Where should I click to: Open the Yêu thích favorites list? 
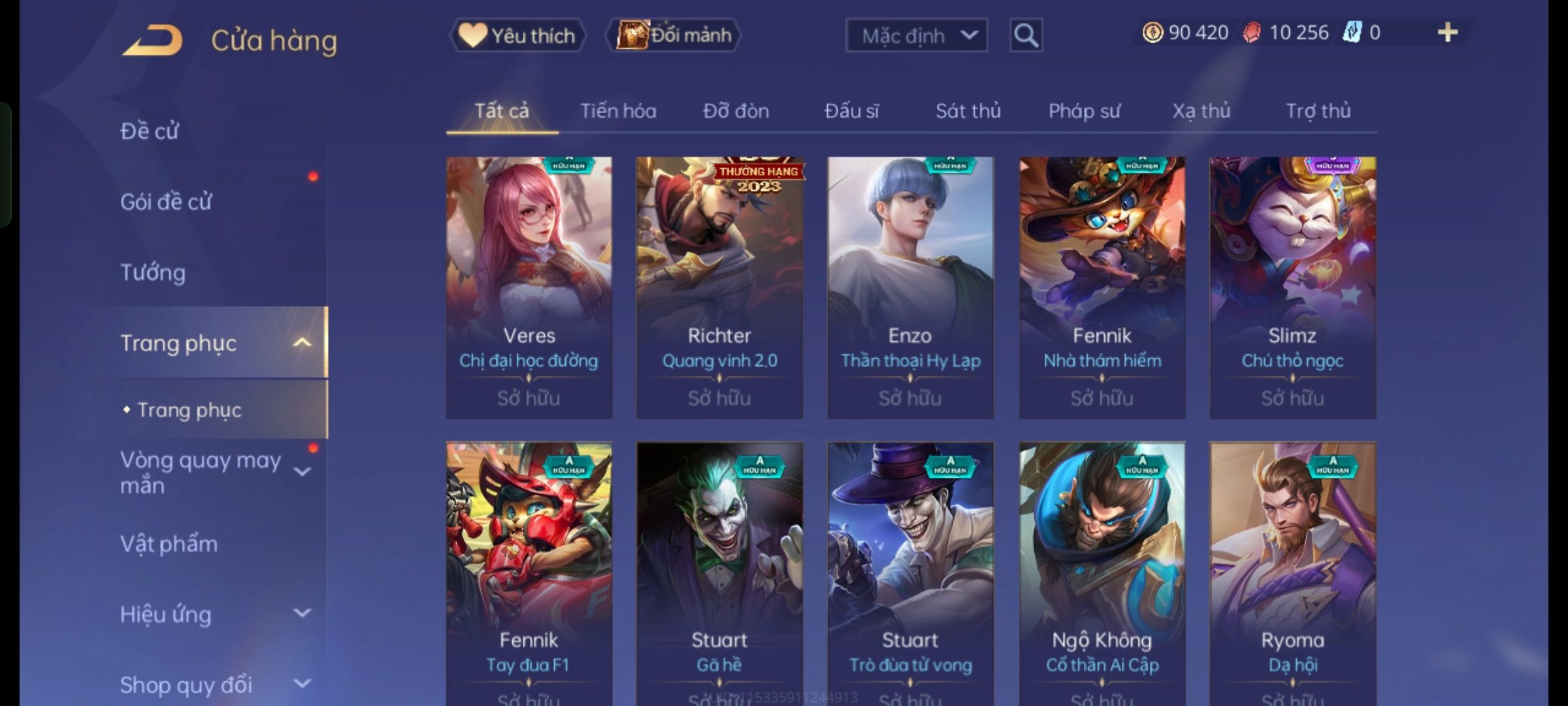click(517, 35)
